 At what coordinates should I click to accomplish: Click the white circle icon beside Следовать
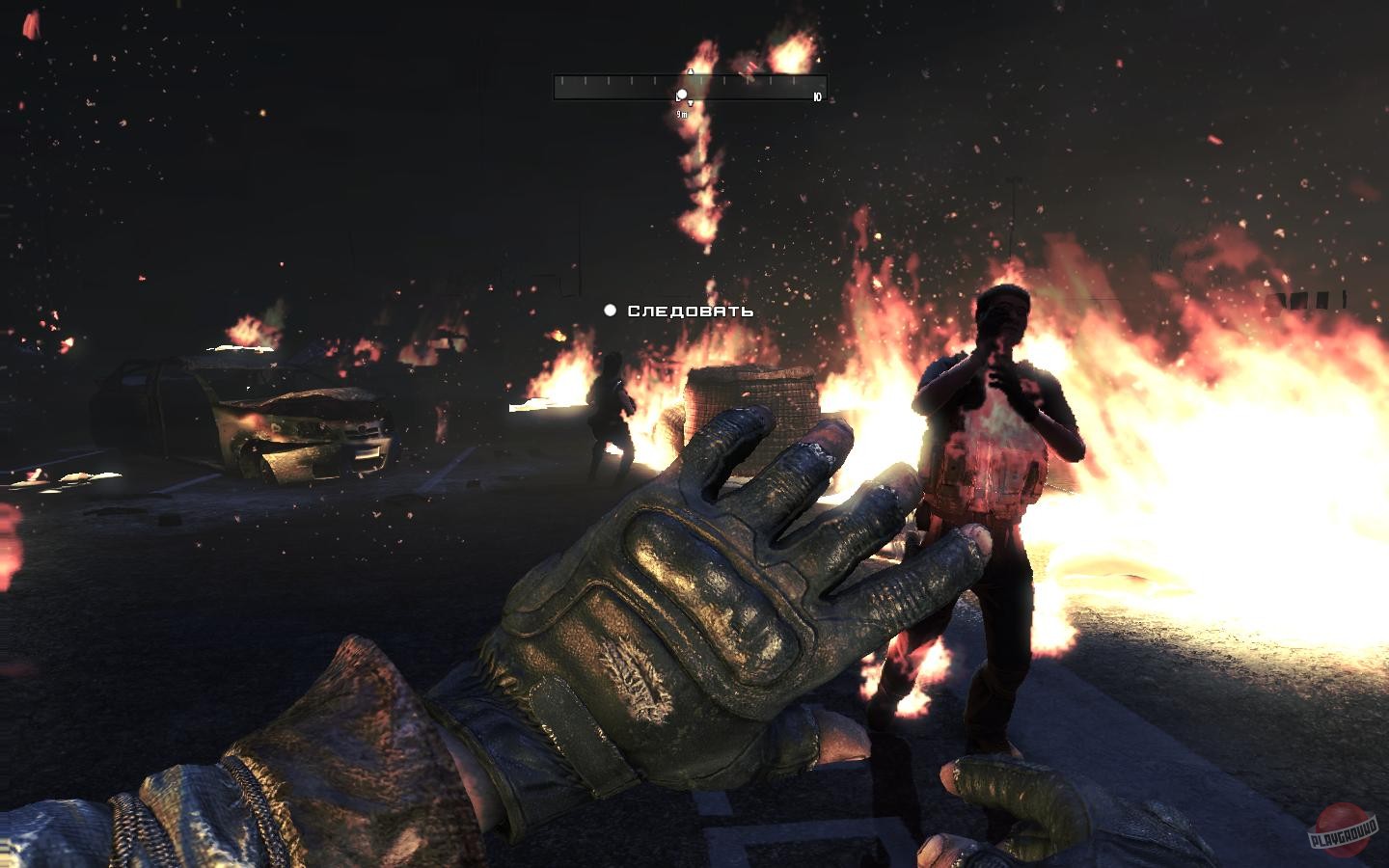pos(609,311)
